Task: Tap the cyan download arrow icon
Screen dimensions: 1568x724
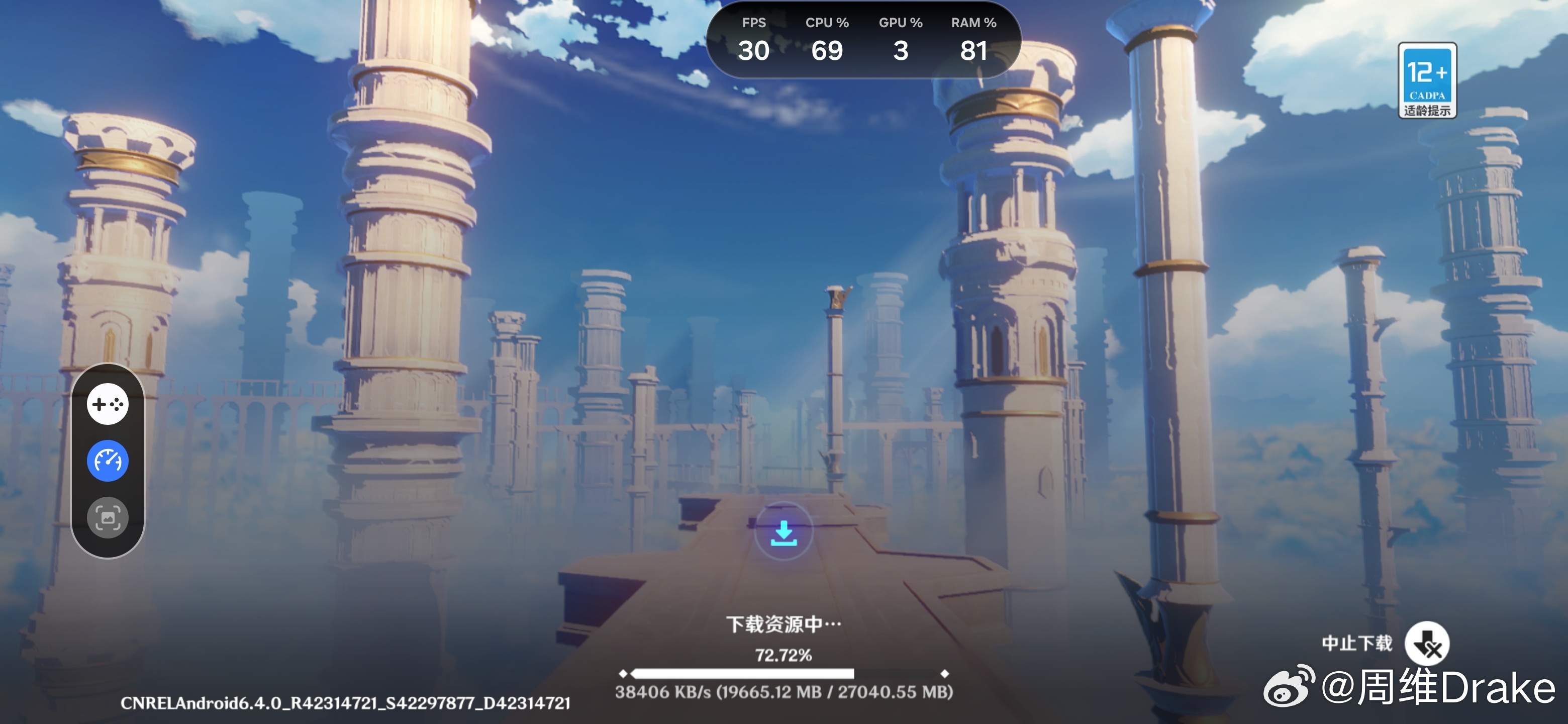Action: coord(783,533)
